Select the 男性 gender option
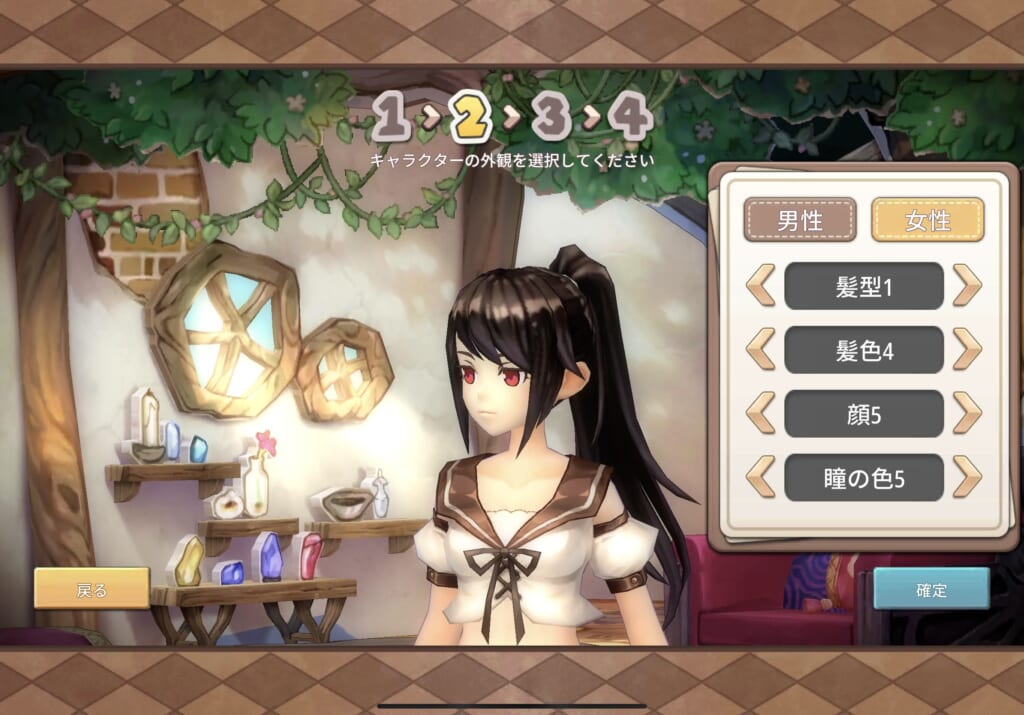 [x=800, y=220]
